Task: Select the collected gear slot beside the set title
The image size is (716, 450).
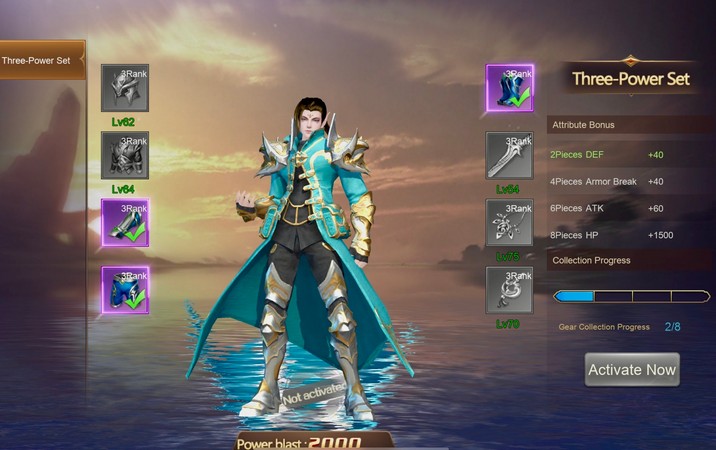Action: (510, 88)
